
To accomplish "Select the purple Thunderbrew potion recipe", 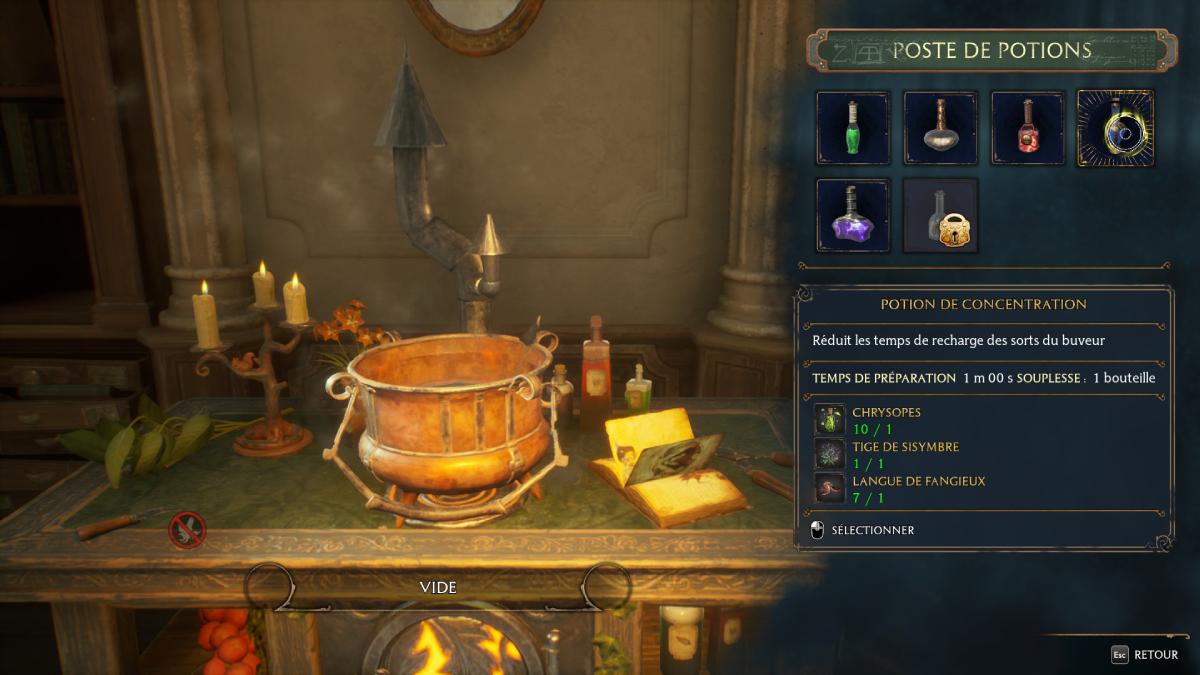I will [x=853, y=215].
